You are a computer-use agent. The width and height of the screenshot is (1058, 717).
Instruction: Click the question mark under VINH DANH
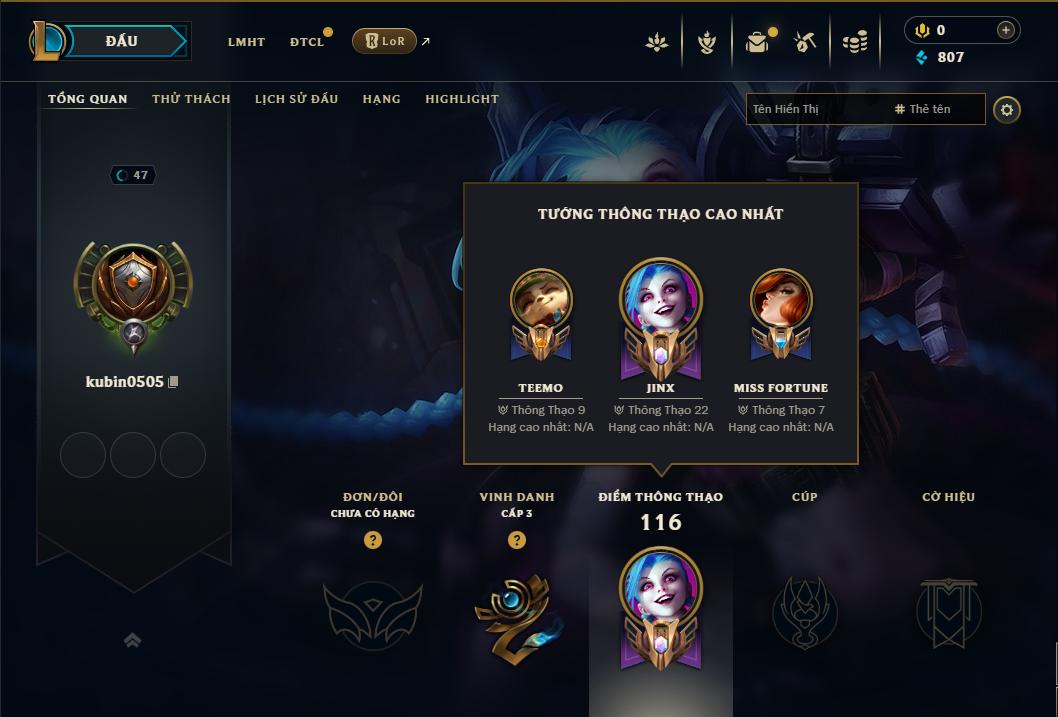[516, 540]
